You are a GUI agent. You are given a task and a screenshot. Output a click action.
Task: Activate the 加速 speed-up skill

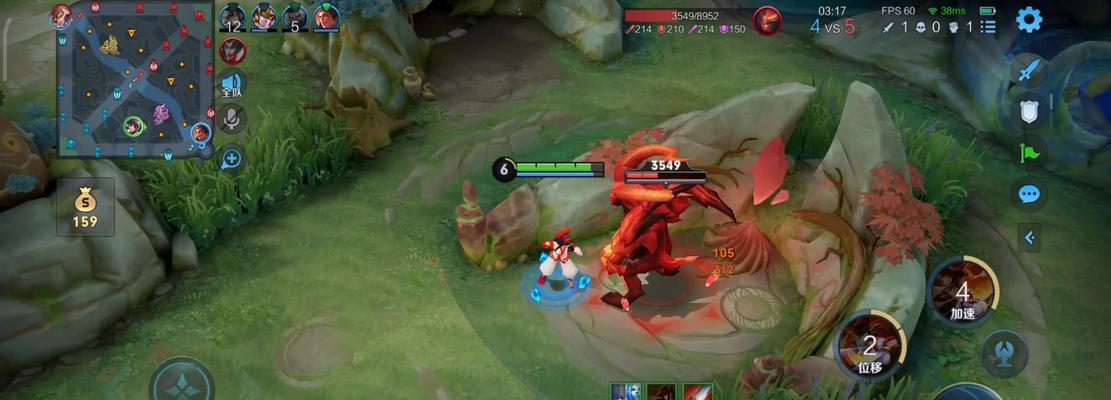click(963, 293)
